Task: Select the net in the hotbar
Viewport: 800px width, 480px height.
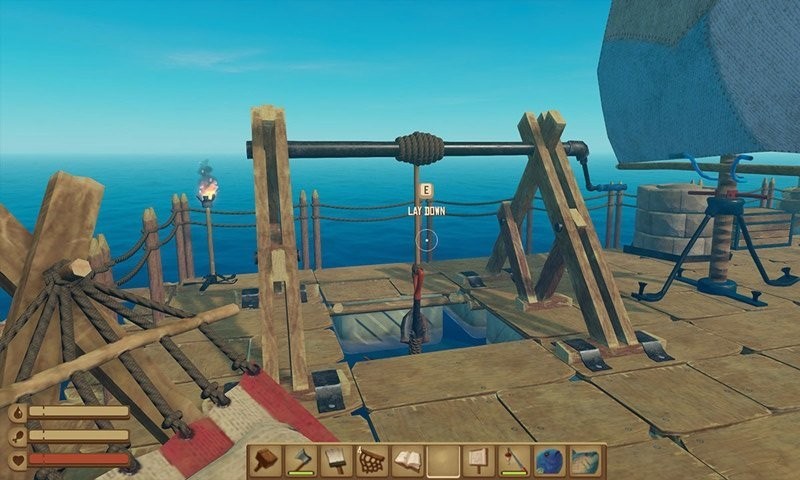Action: (x=372, y=461)
